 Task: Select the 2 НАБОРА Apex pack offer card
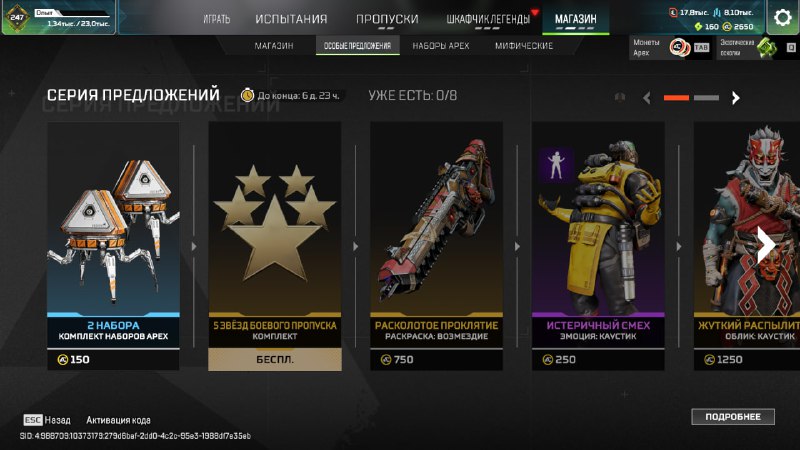coord(113,245)
